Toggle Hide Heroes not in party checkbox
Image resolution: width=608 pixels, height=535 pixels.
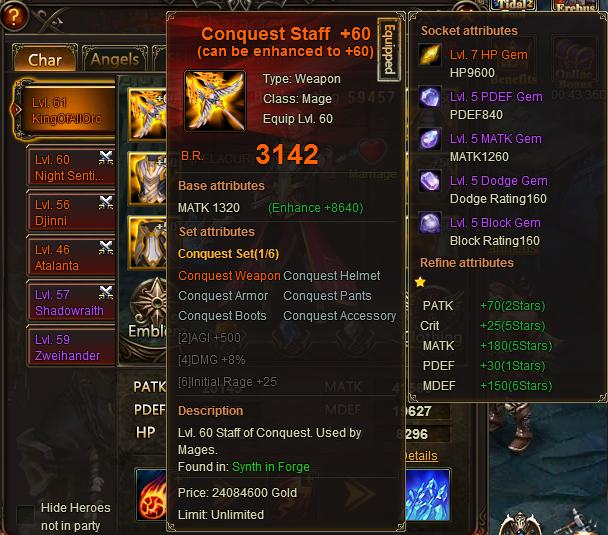pos(25,515)
